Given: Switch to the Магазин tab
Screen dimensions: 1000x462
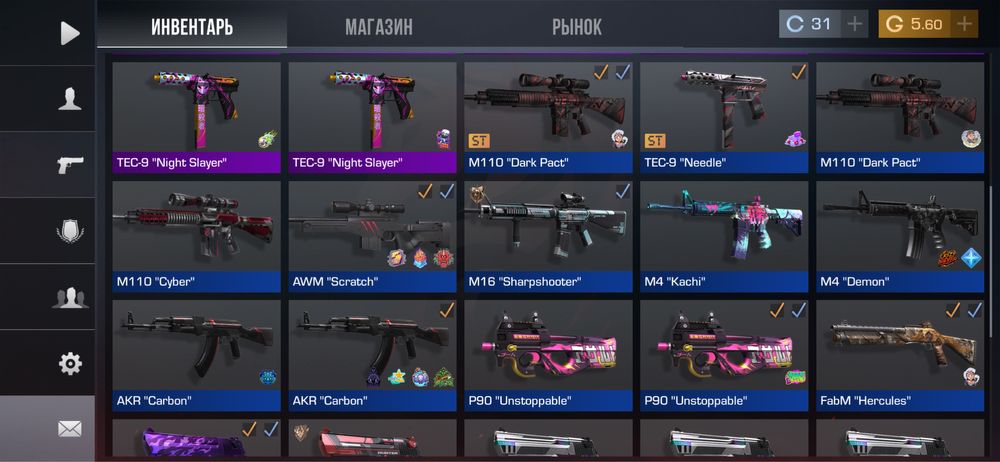Looking at the screenshot, I should [x=378, y=27].
